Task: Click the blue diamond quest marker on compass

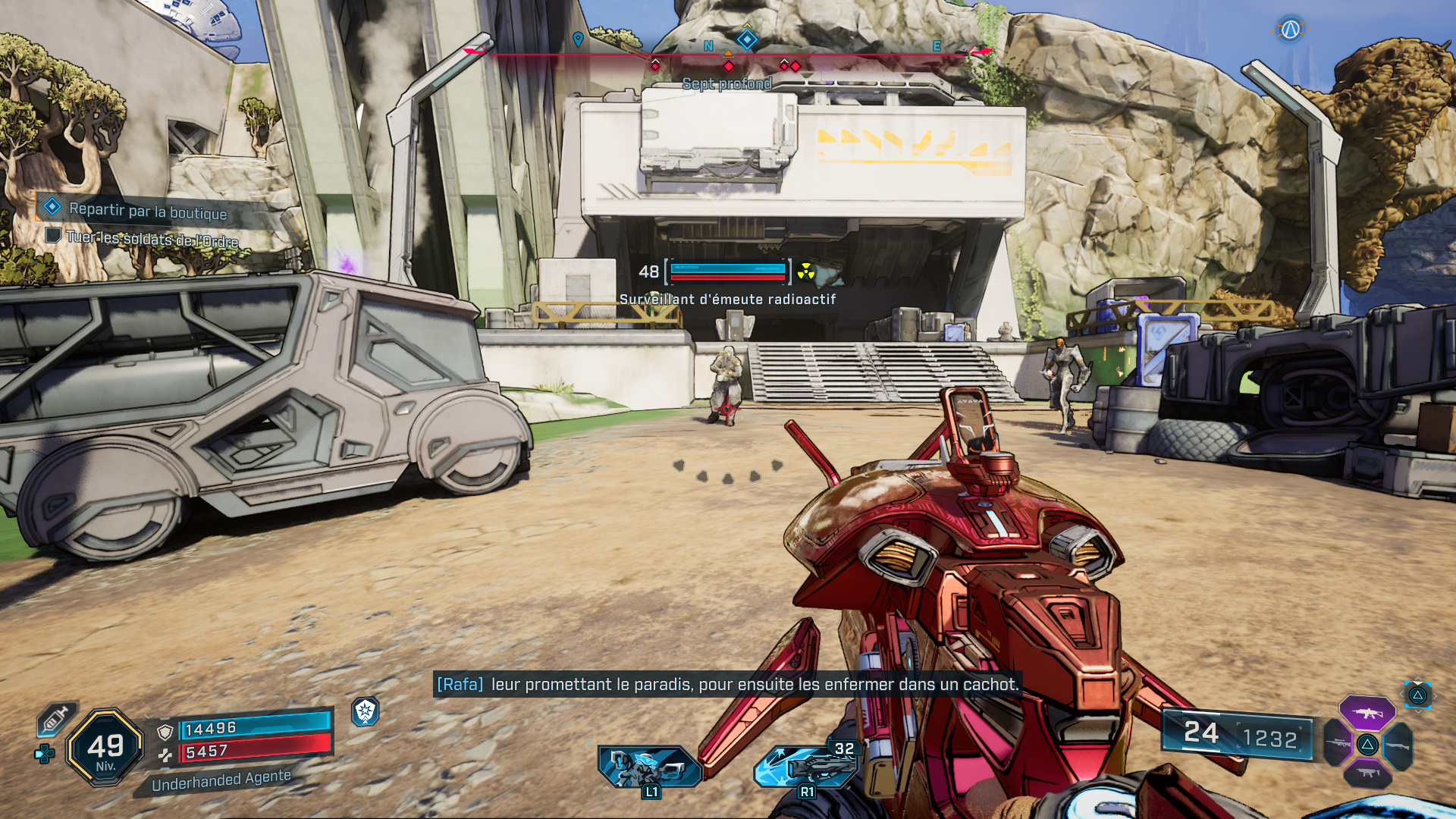Action: 747,39
